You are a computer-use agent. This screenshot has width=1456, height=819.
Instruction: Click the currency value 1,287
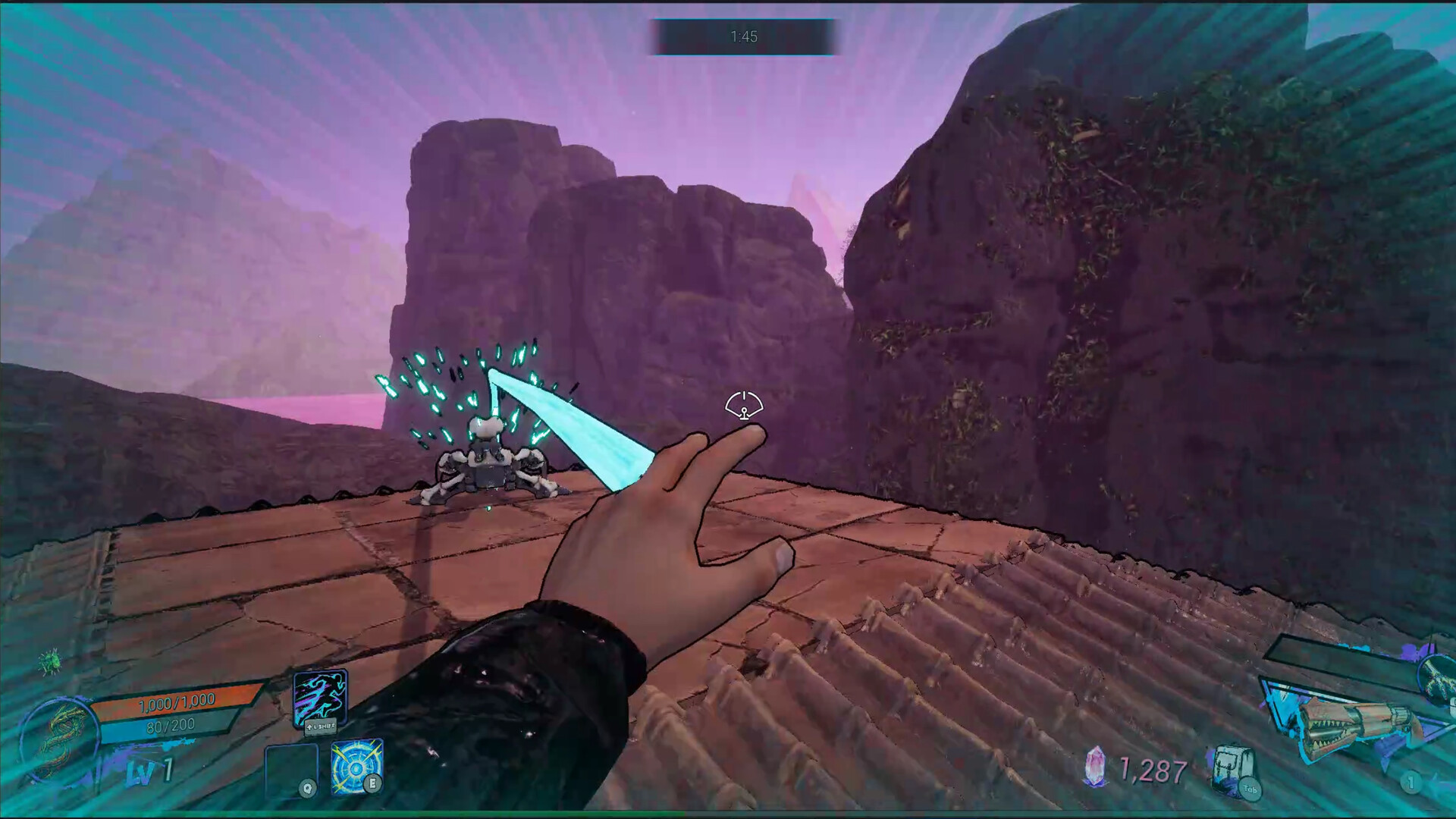pyautogui.click(x=1152, y=768)
